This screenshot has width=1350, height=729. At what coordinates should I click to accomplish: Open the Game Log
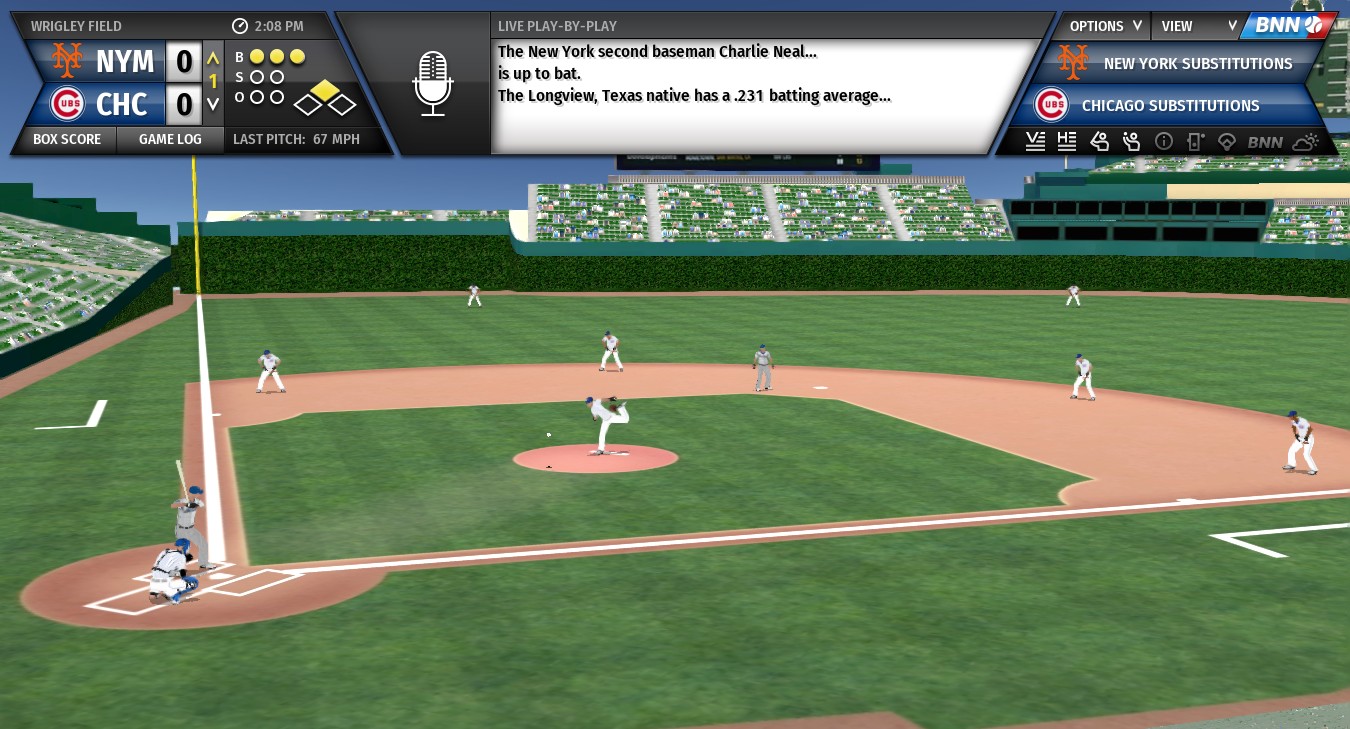(x=169, y=139)
